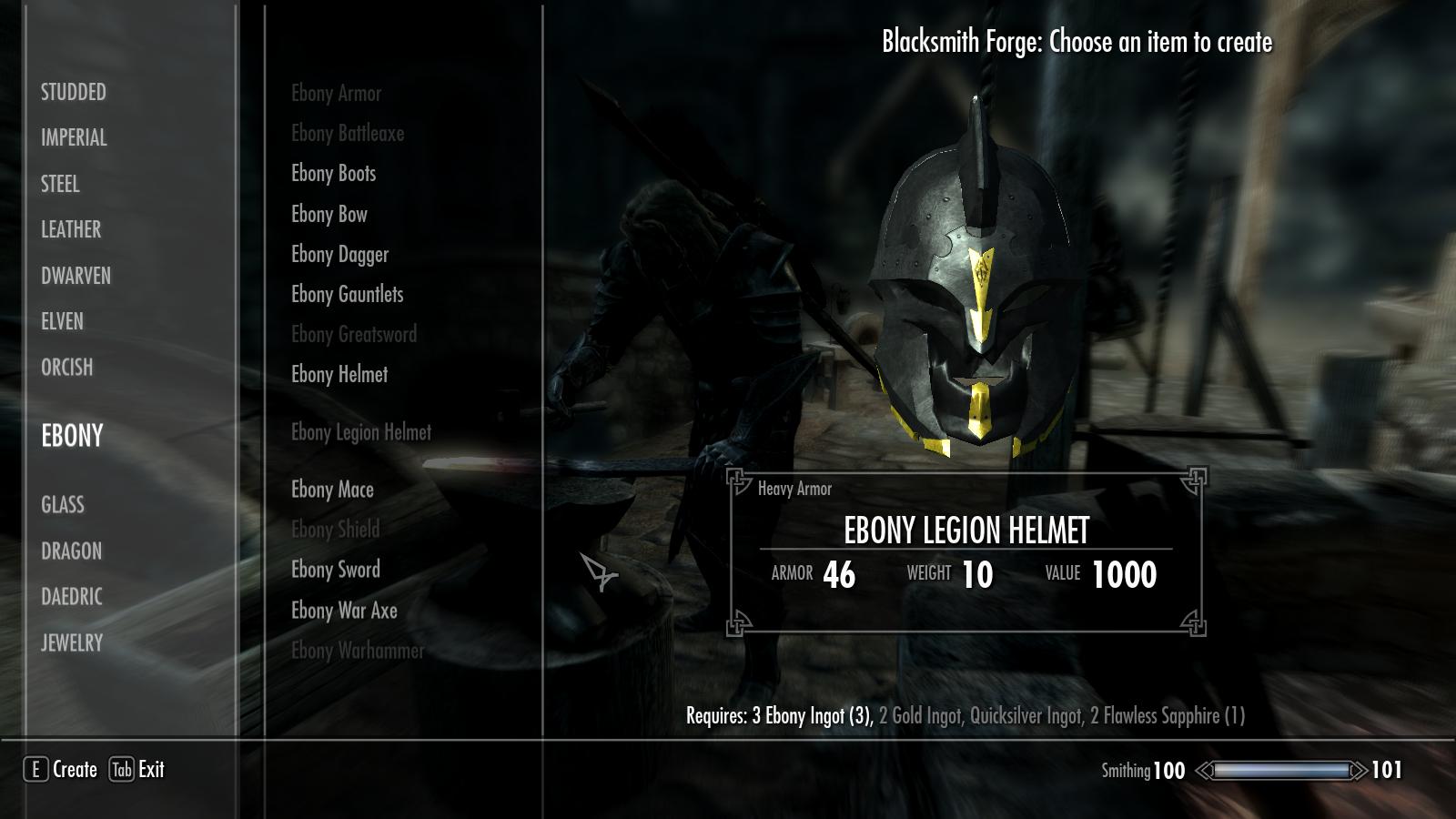Choose the Ebony Bow recipe
The image size is (1456, 819).
329,214
